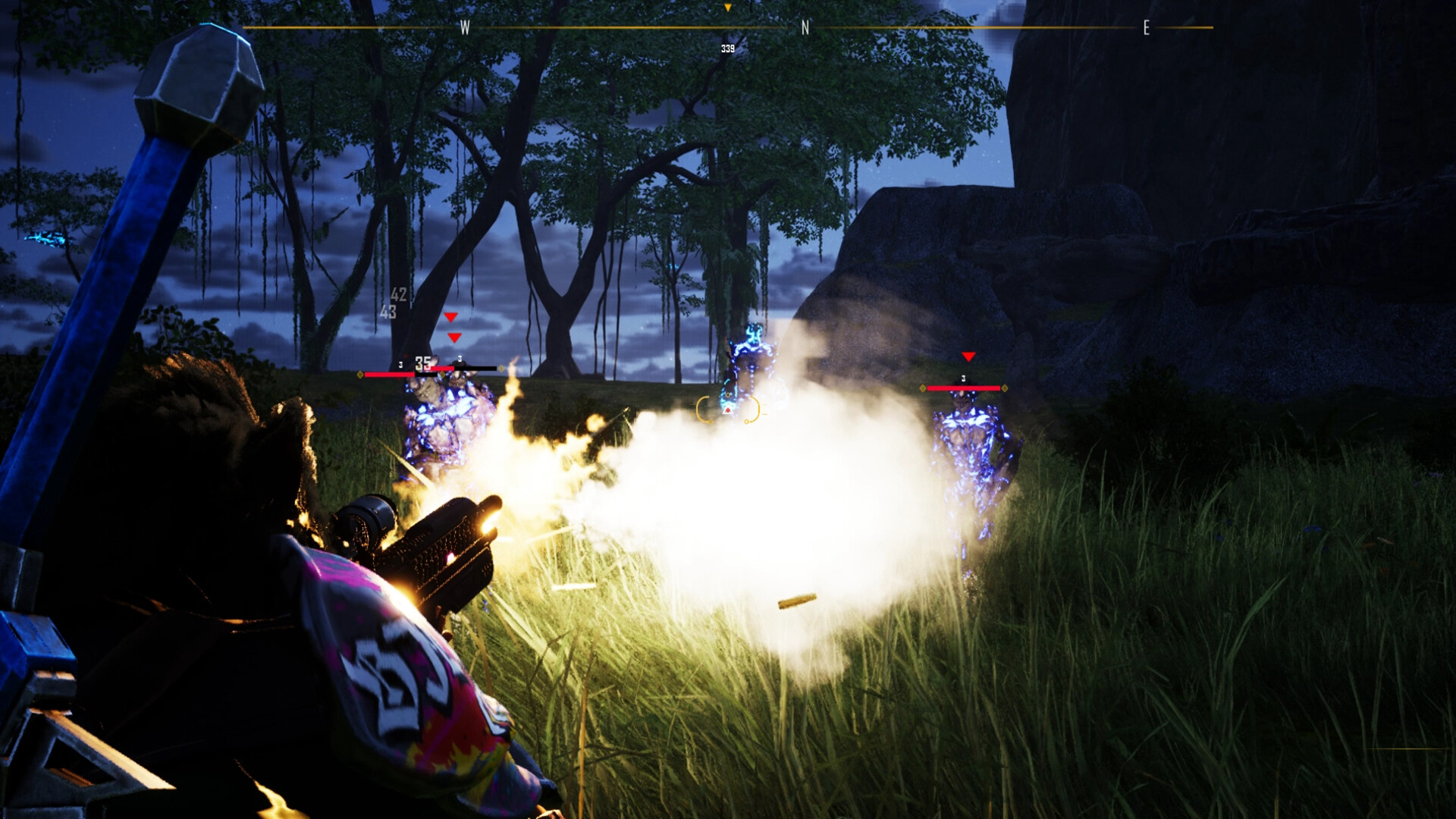Viewport: 1456px width, 819px height.
Task: Click the level 3 badge on the right enemy nameplate
Action: pos(964,378)
